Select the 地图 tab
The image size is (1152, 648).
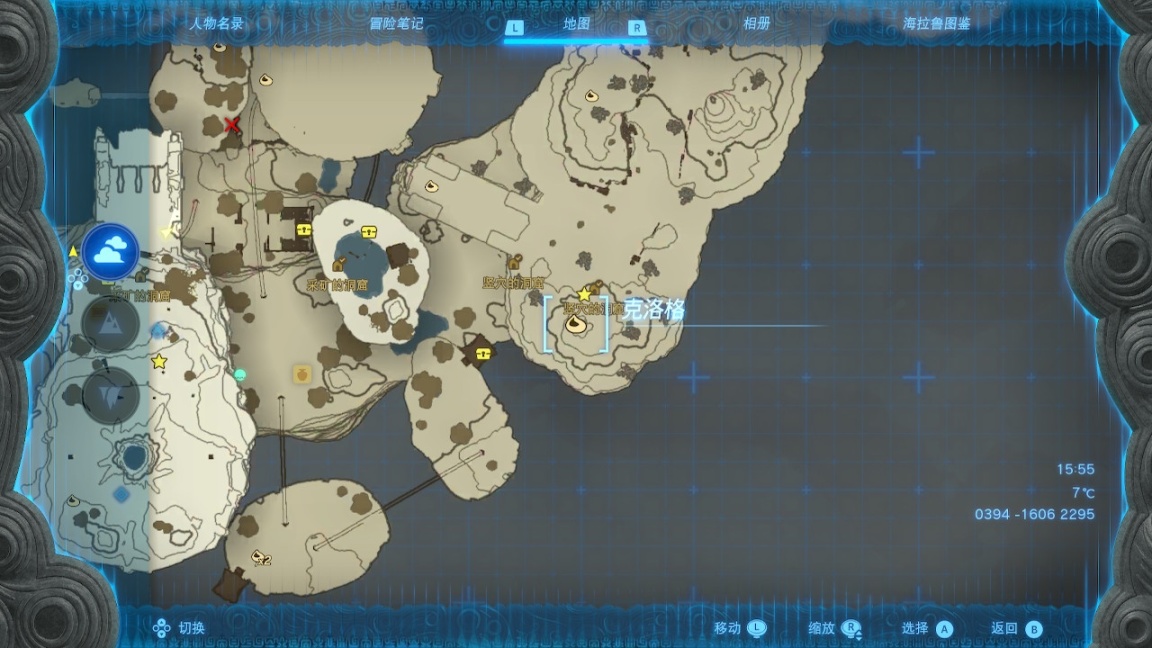576,24
